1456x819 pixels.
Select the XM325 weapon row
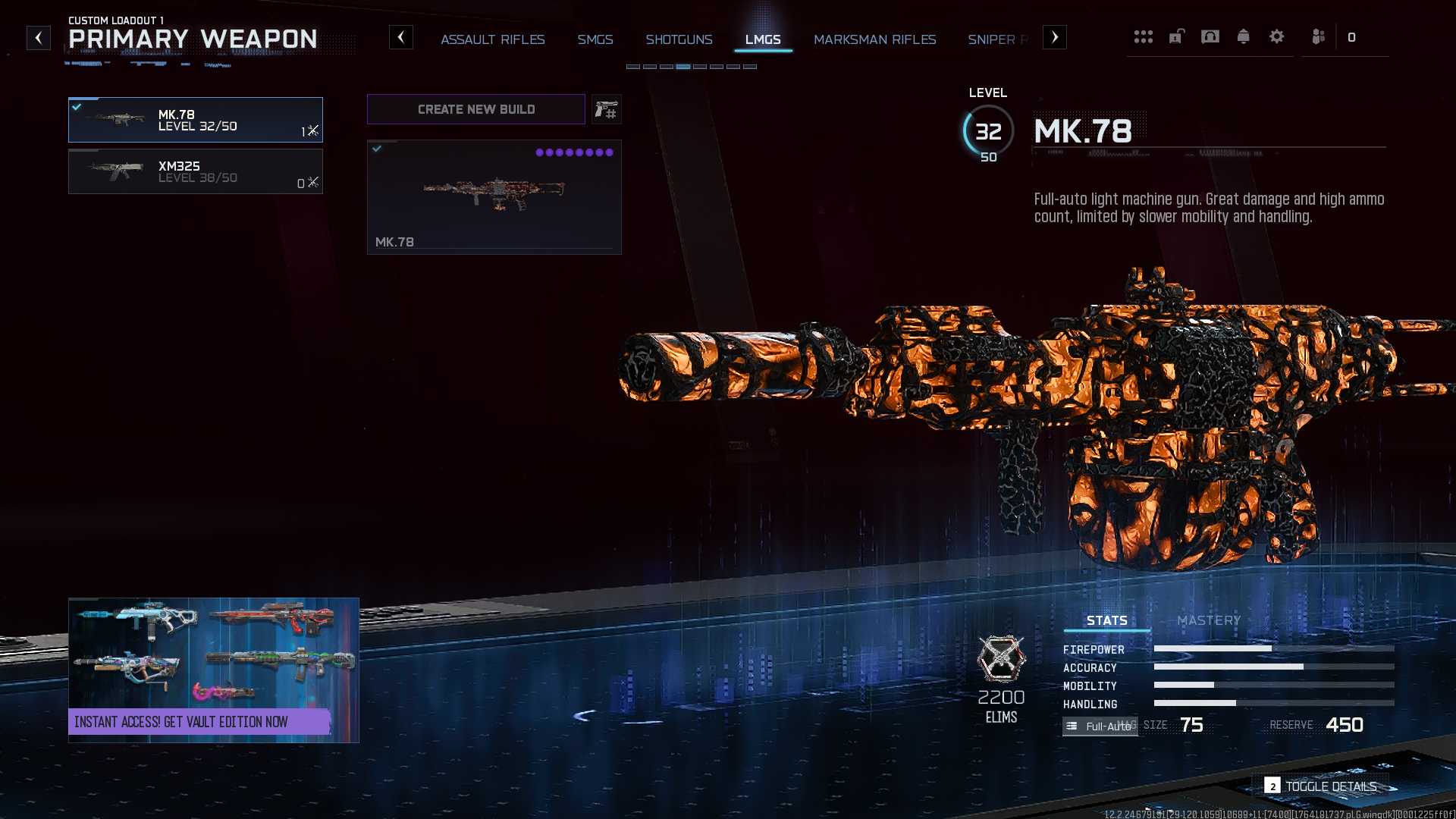pos(196,171)
